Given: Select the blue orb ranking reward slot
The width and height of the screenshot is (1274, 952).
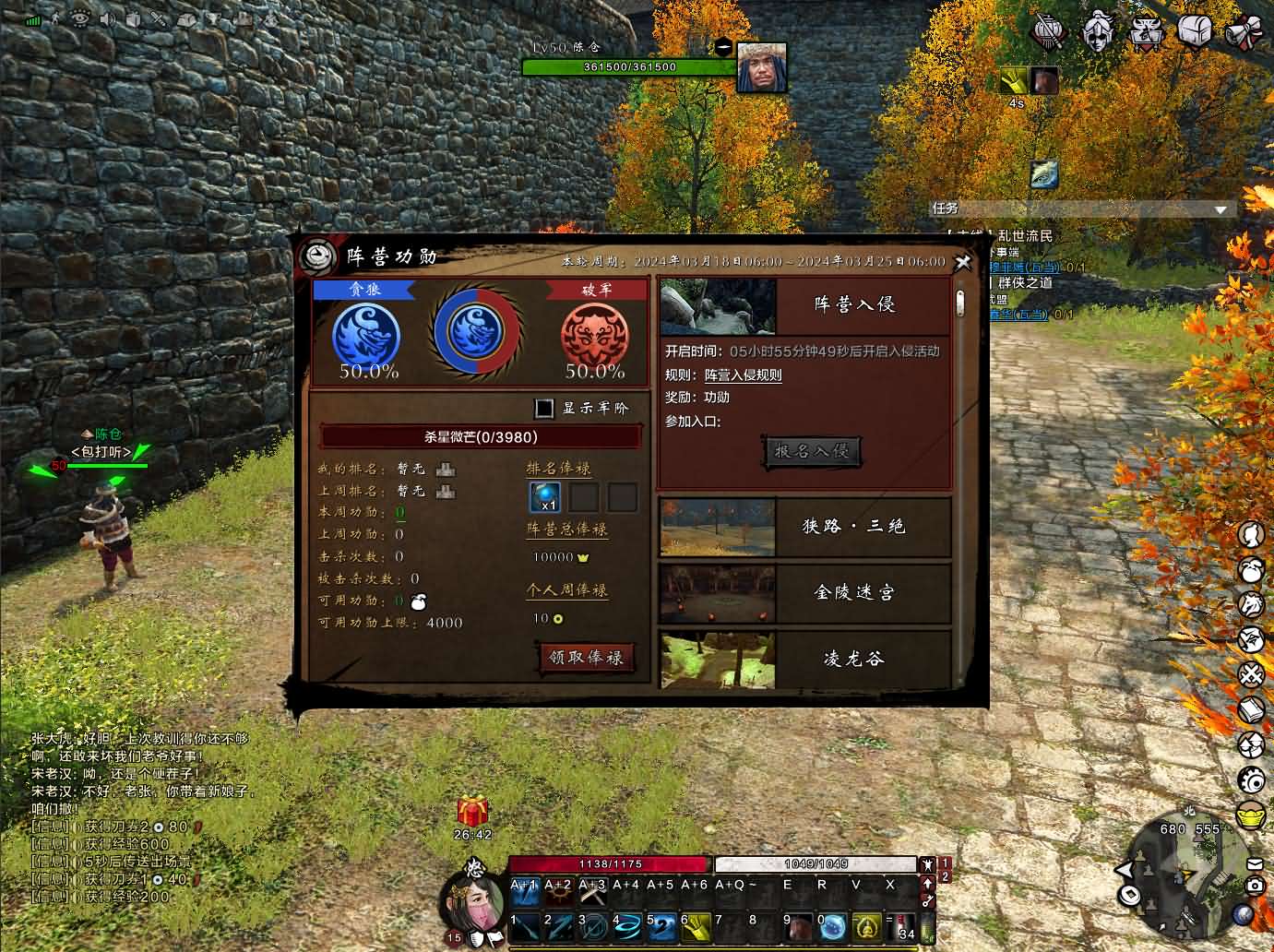Looking at the screenshot, I should (x=544, y=497).
